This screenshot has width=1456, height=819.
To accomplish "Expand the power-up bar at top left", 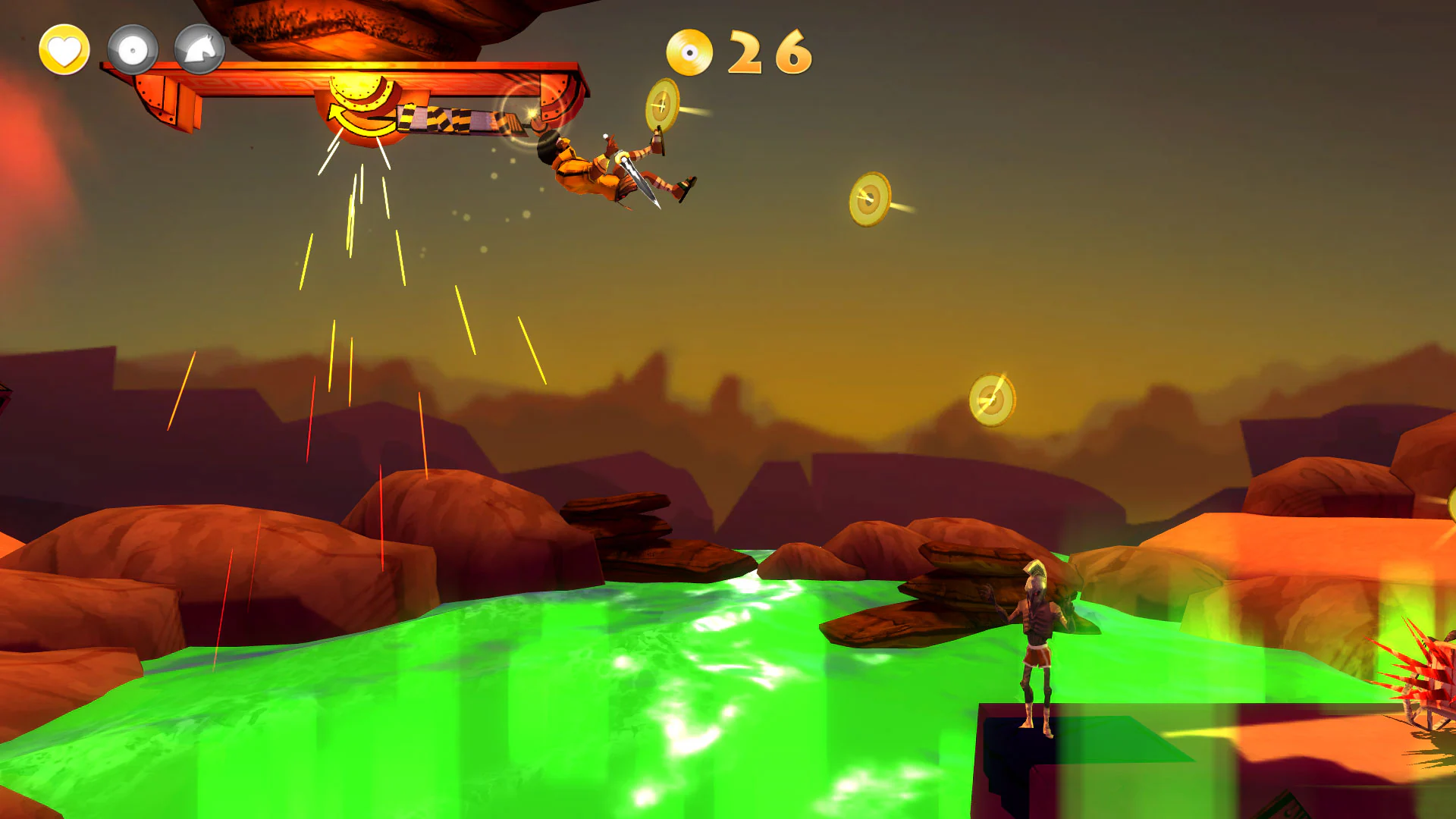I will 132,49.
